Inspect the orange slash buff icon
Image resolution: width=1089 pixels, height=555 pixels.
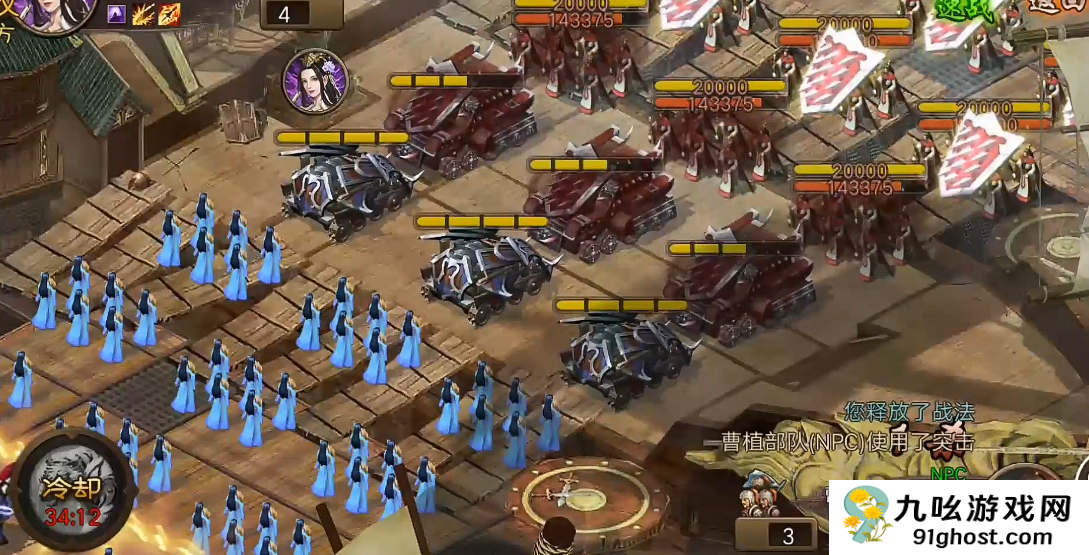[x=169, y=14]
